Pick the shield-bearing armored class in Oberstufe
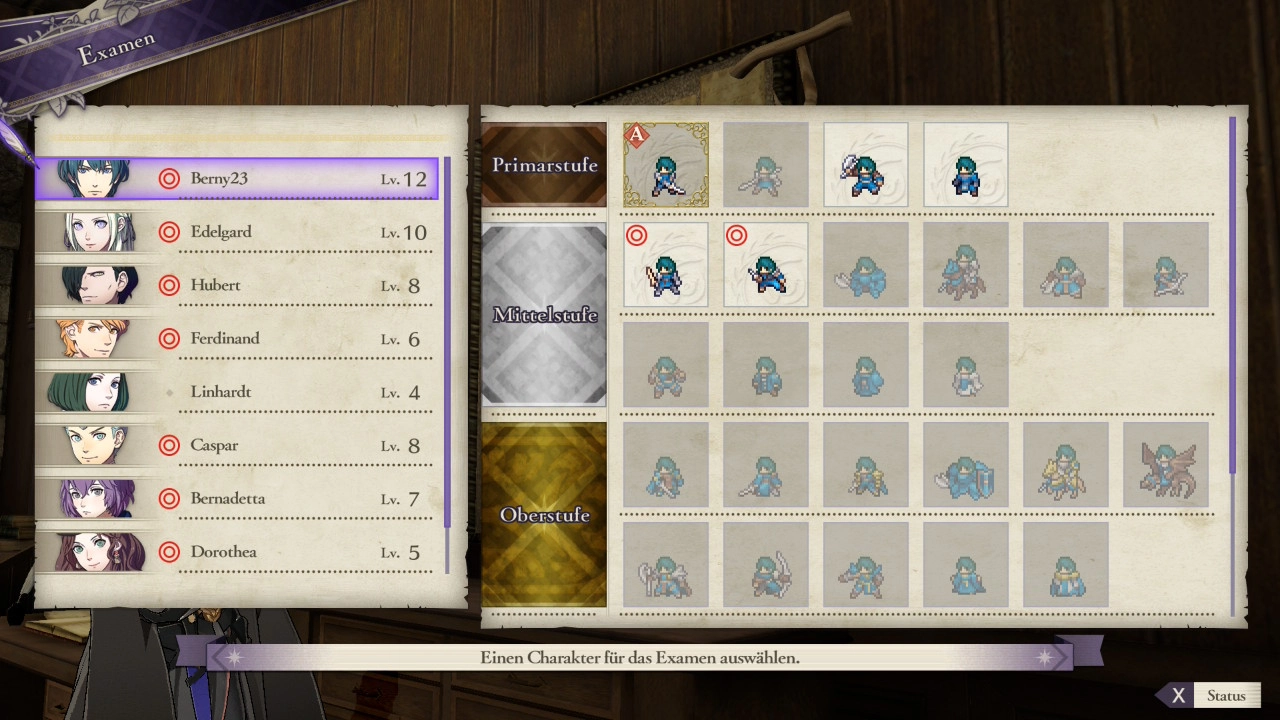The width and height of the screenshot is (1280, 720). tap(966, 465)
